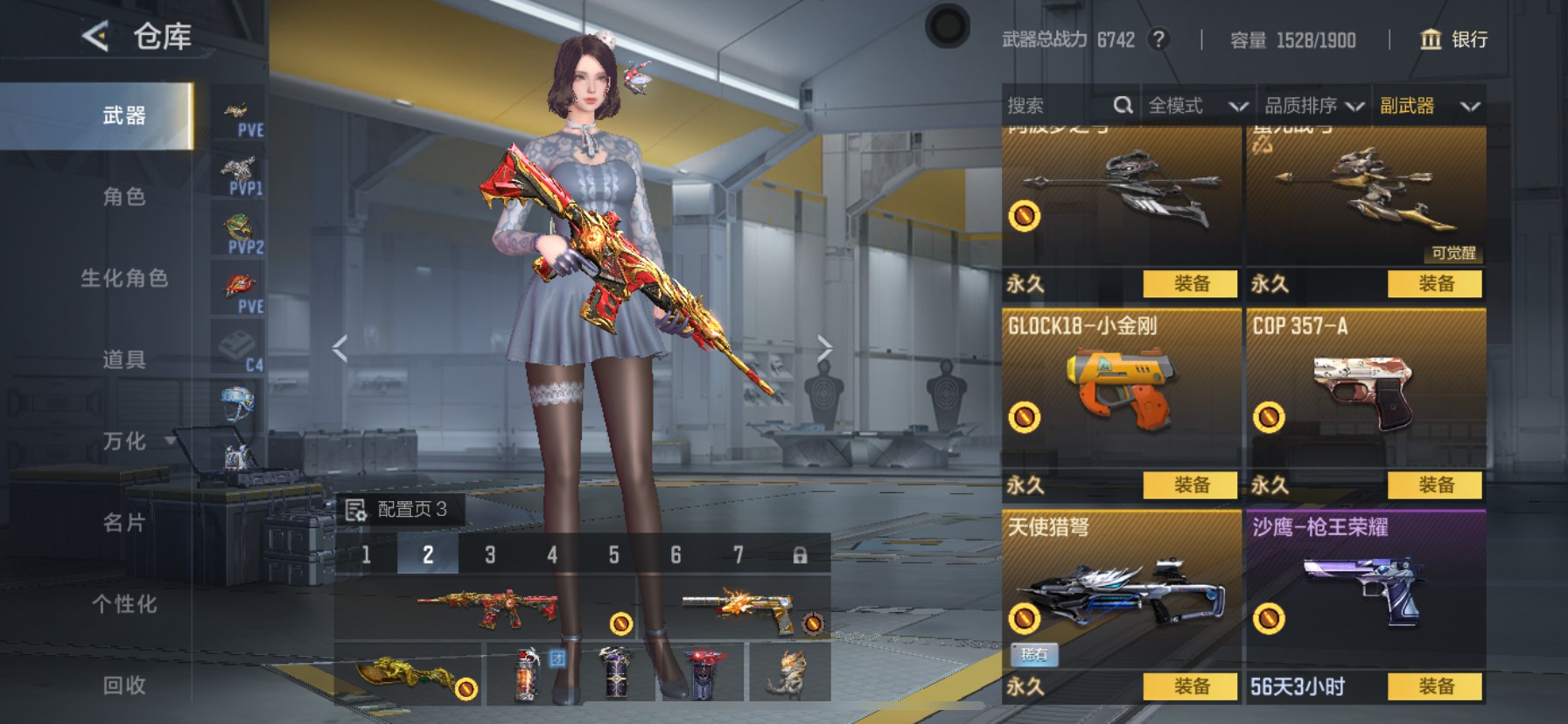
Task: Equip the 天使猎弩 crossbow
Action: pyautogui.click(x=1191, y=686)
